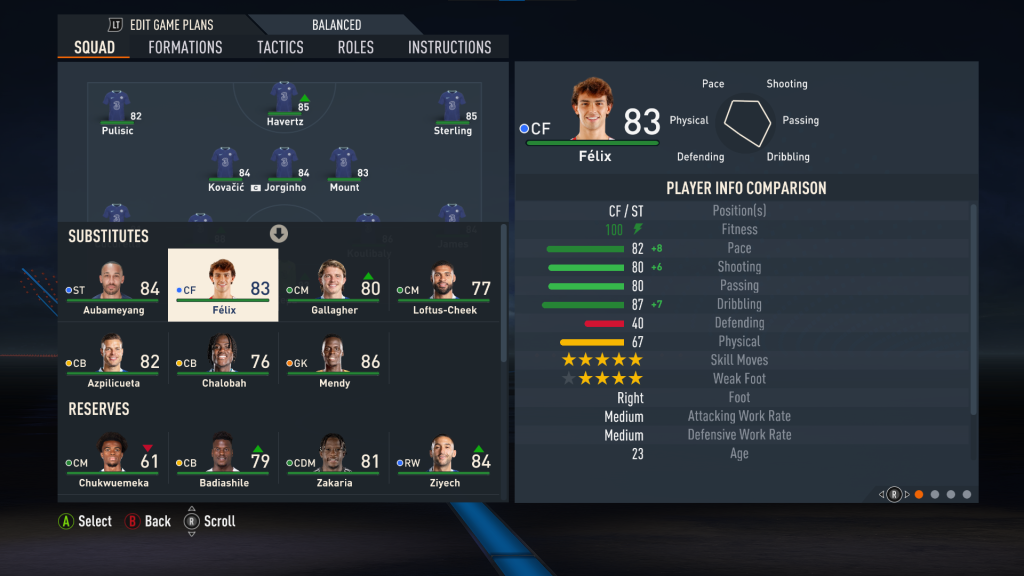Choose reserve Zakaria
The image size is (1024, 576).
tap(333, 460)
